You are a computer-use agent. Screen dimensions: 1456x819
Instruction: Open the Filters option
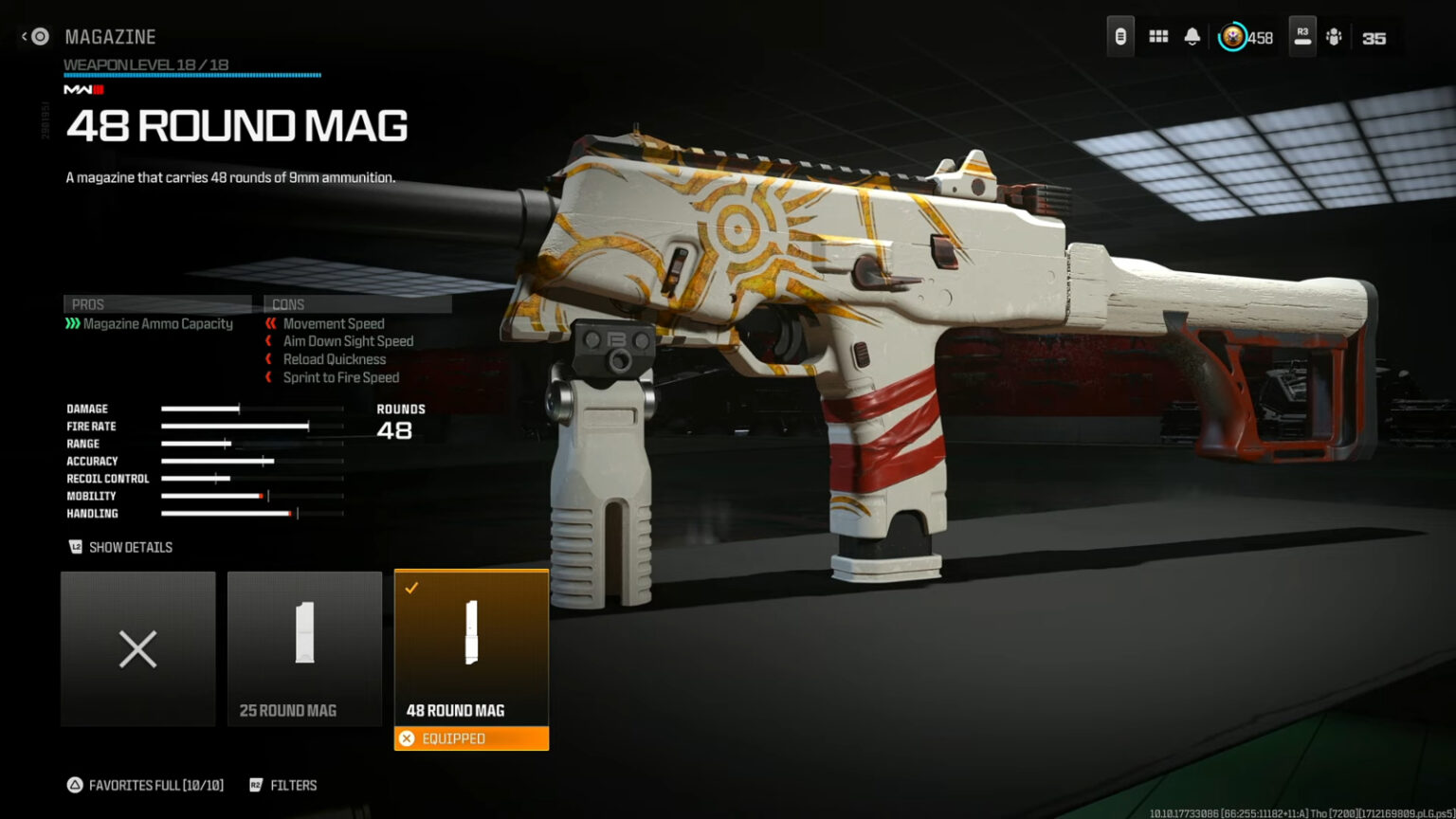pos(283,785)
